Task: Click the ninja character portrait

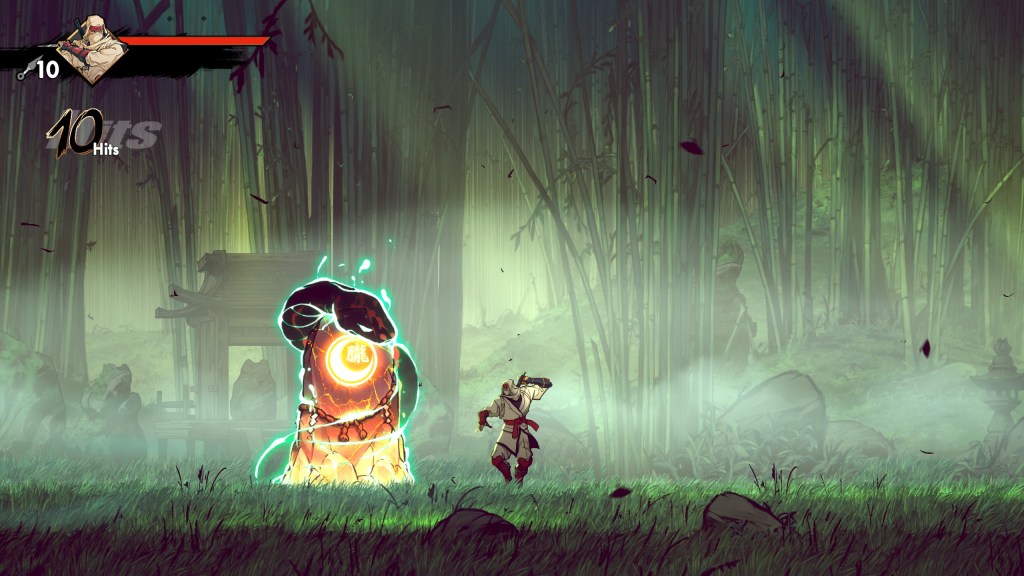Action: click(x=92, y=47)
